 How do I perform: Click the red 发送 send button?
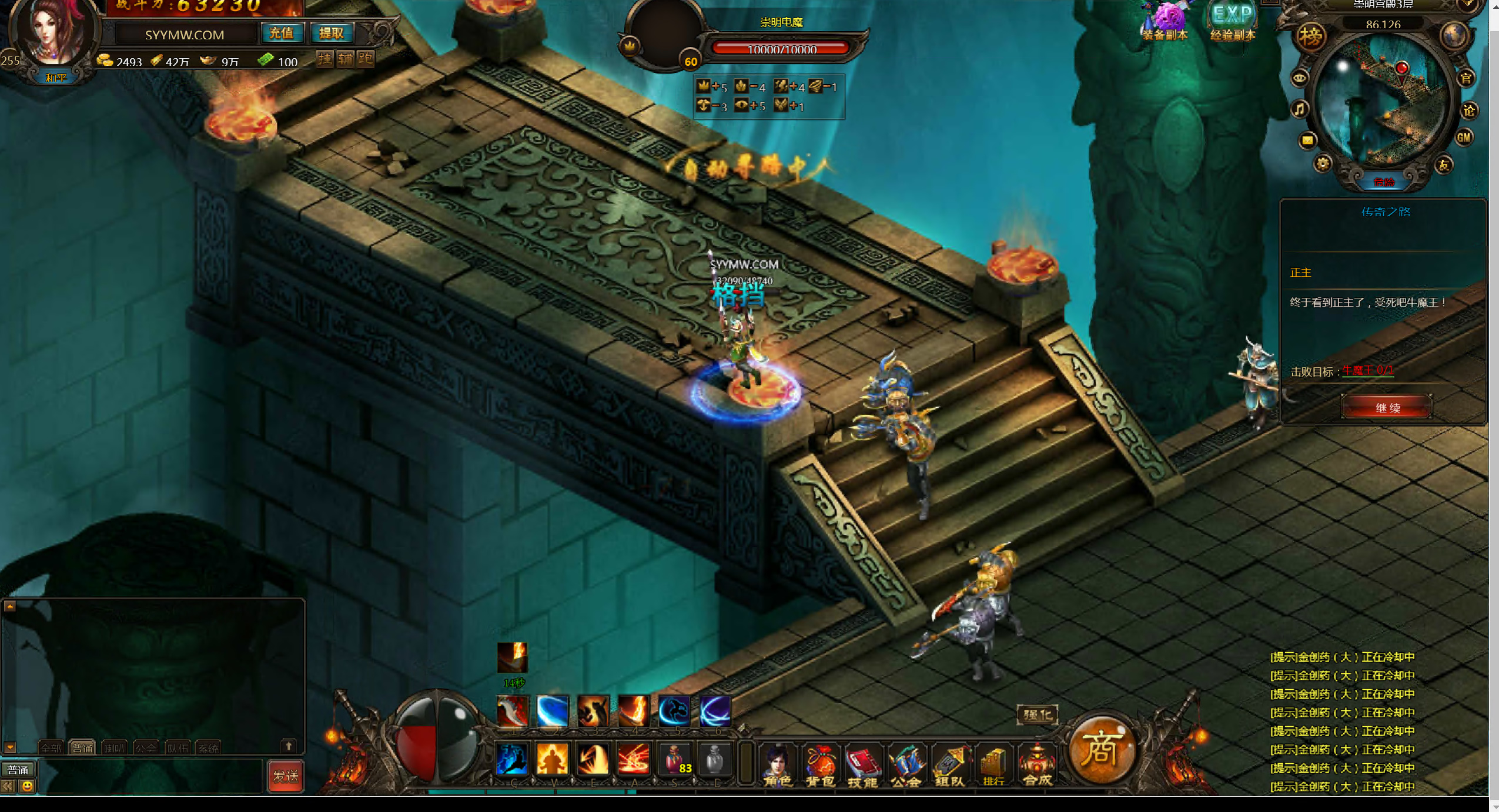(x=286, y=776)
